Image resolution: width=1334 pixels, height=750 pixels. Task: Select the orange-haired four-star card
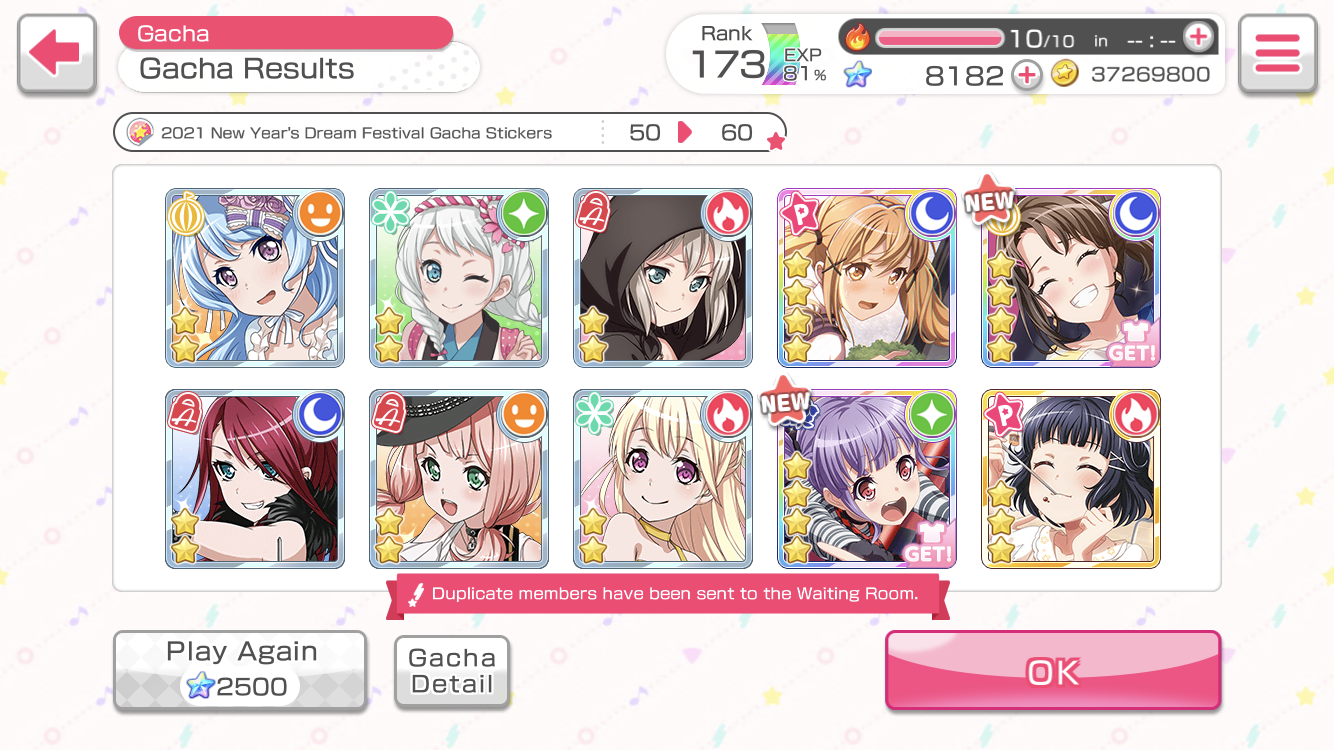tap(867, 278)
